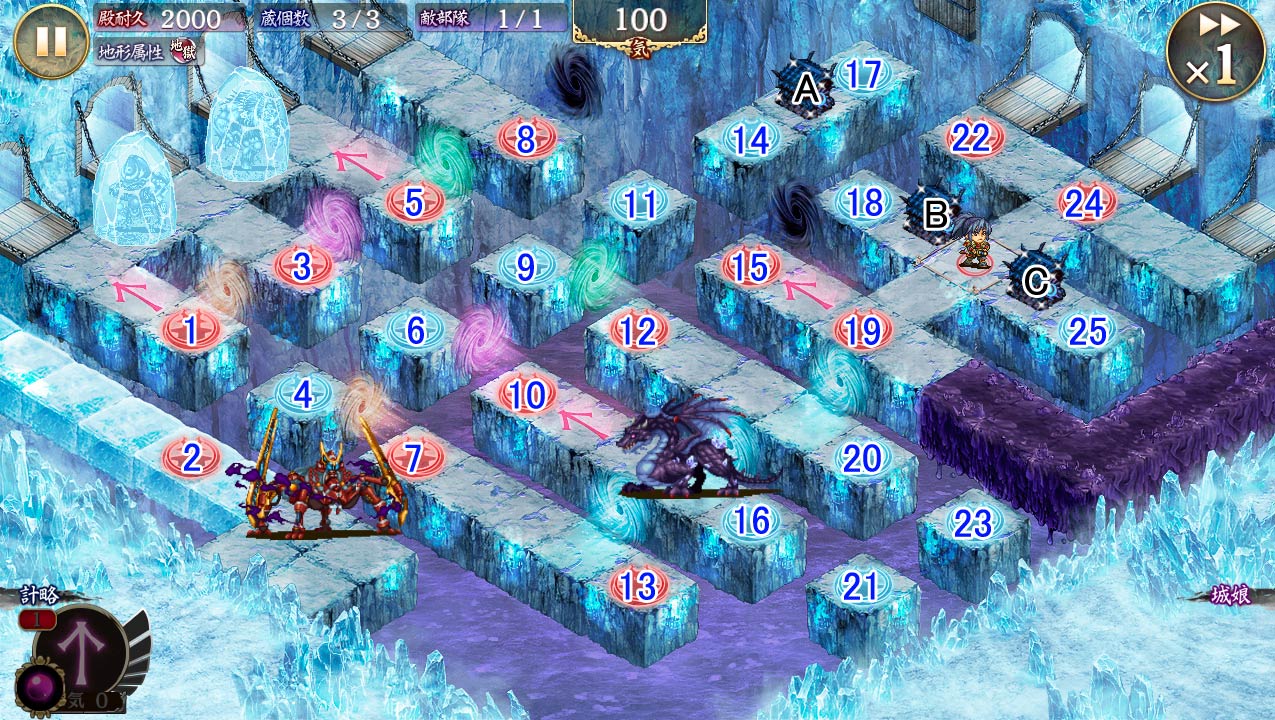Pick blue placement tile 11
Image resolution: width=1275 pixels, height=720 pixels.
tap(640, 203)
